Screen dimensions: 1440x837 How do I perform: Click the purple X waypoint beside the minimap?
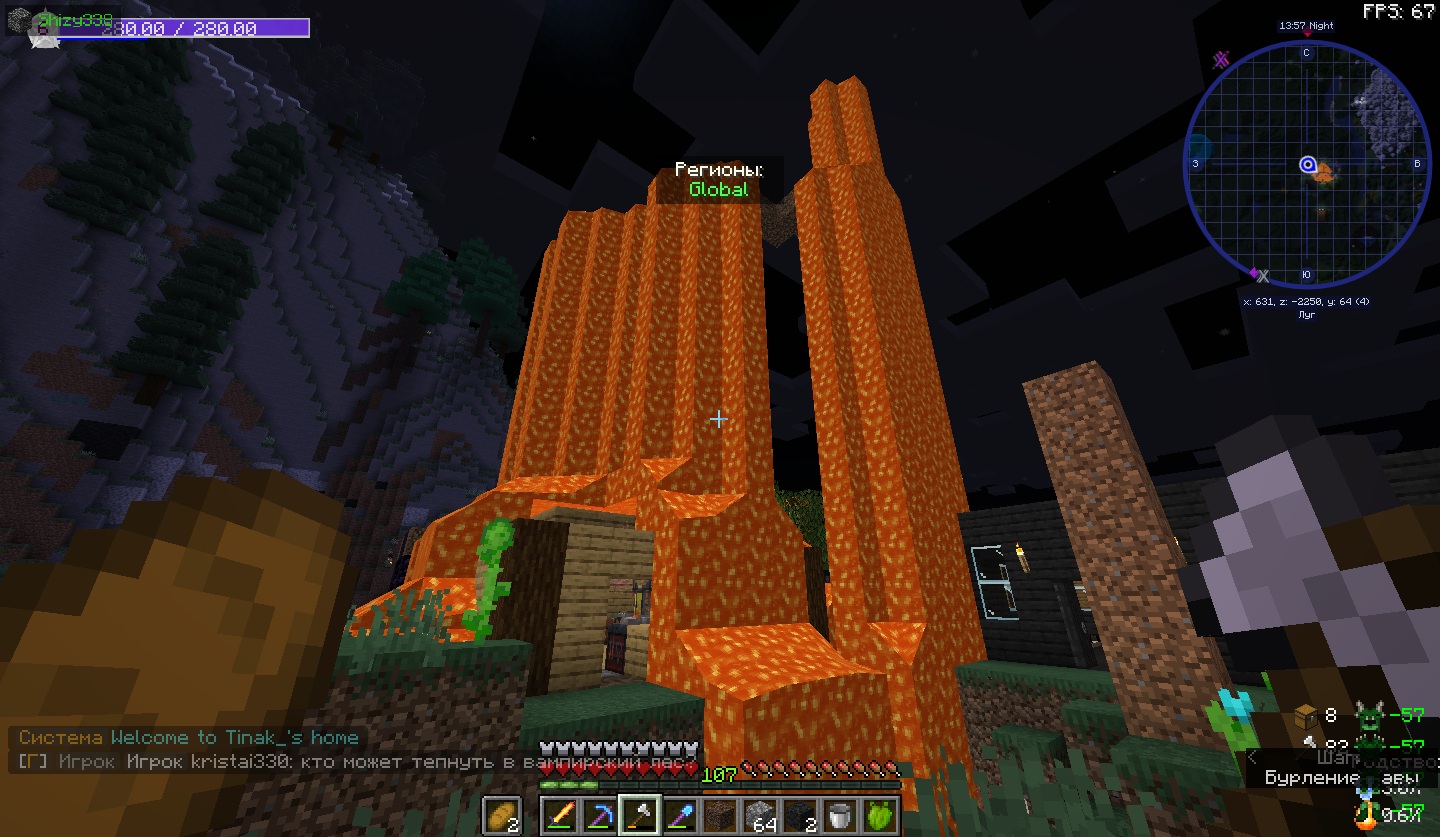point(1221,60)
